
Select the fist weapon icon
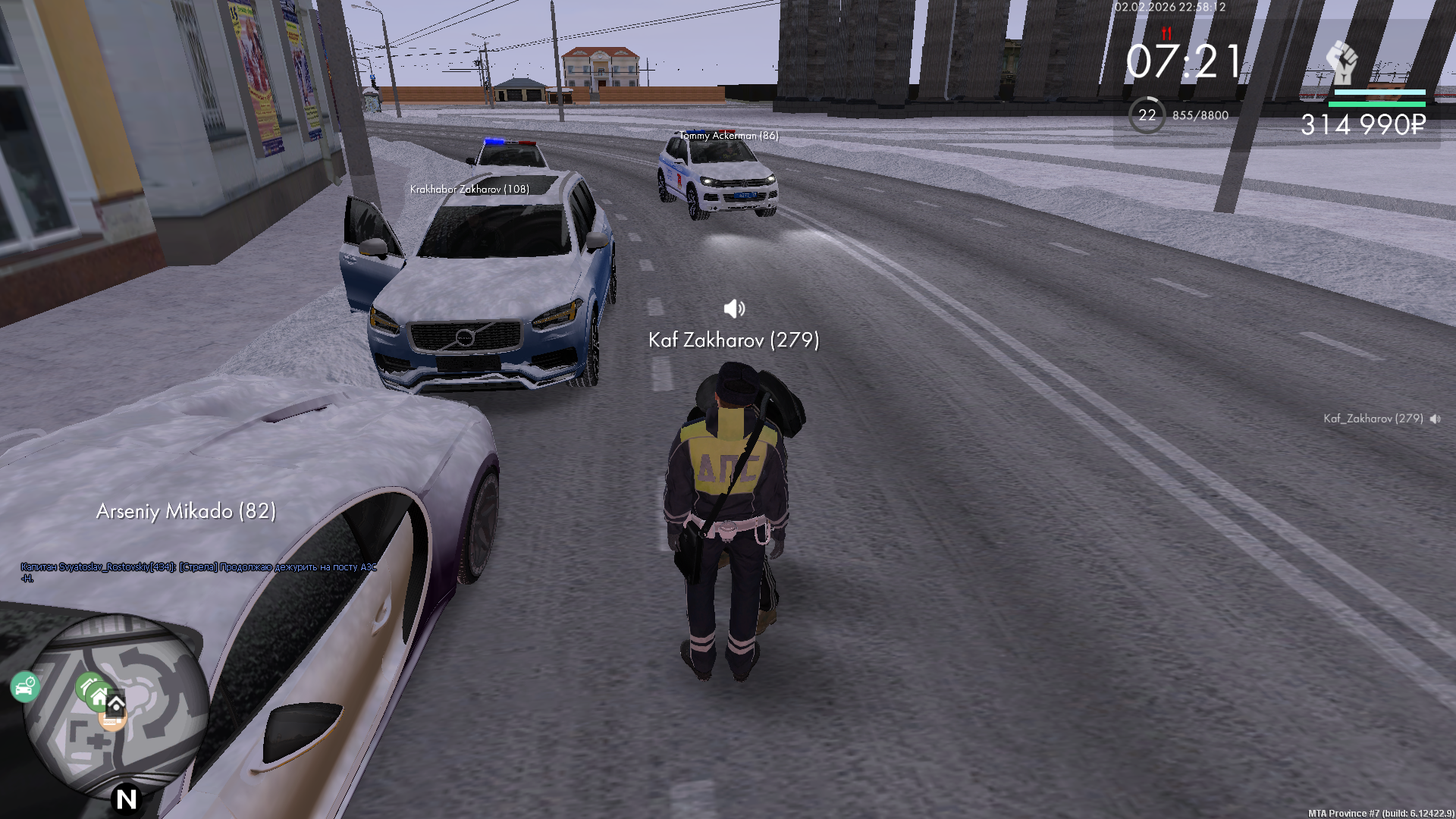pyautogui.click(x=1341, y=63)
